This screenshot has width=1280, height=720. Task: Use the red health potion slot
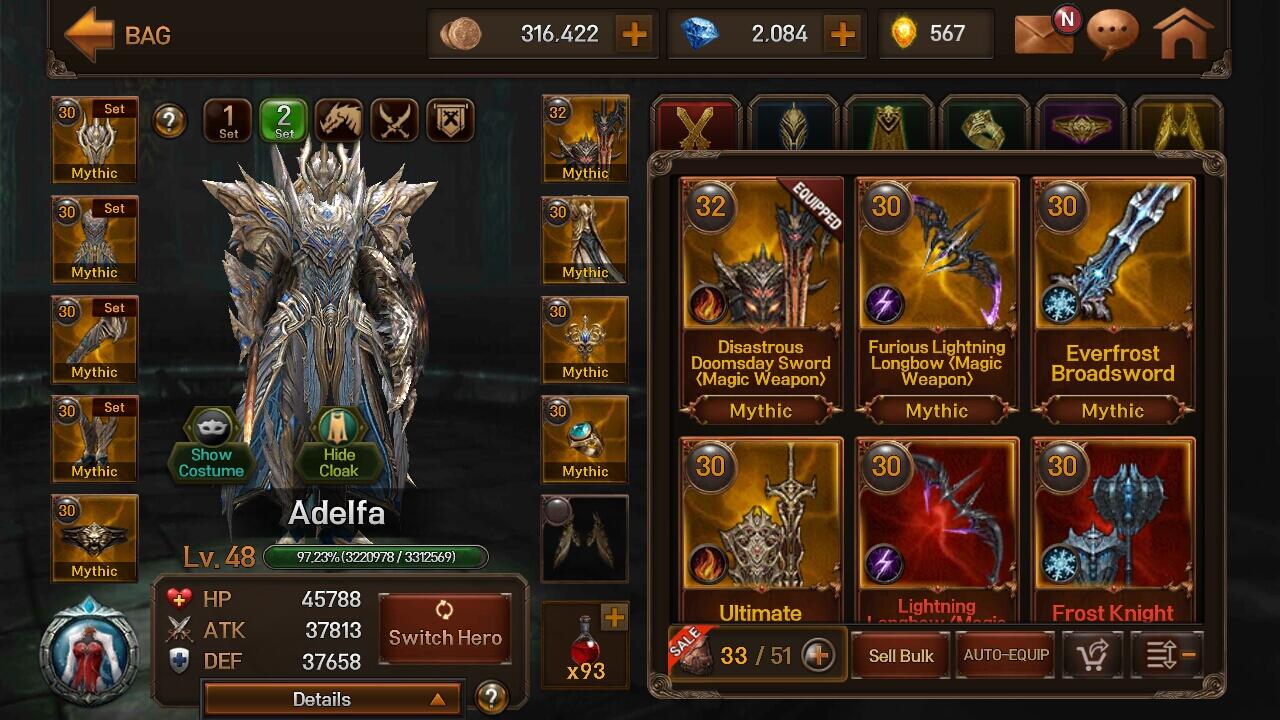click(585, 645)
